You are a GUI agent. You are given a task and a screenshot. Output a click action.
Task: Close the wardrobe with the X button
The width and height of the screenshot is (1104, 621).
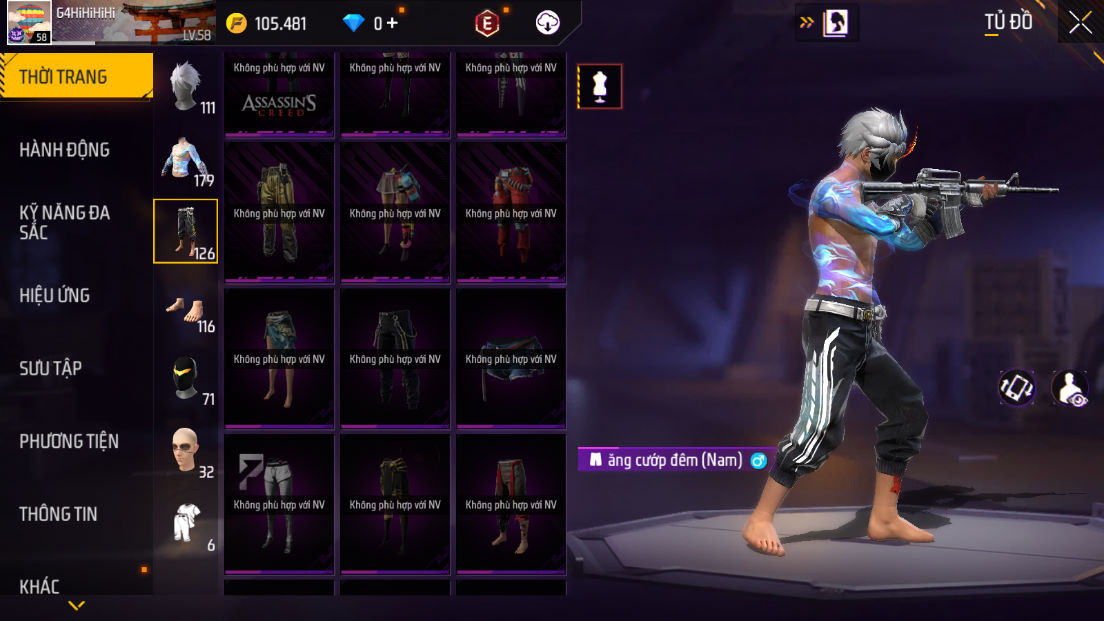click(x=1080, y=22)
